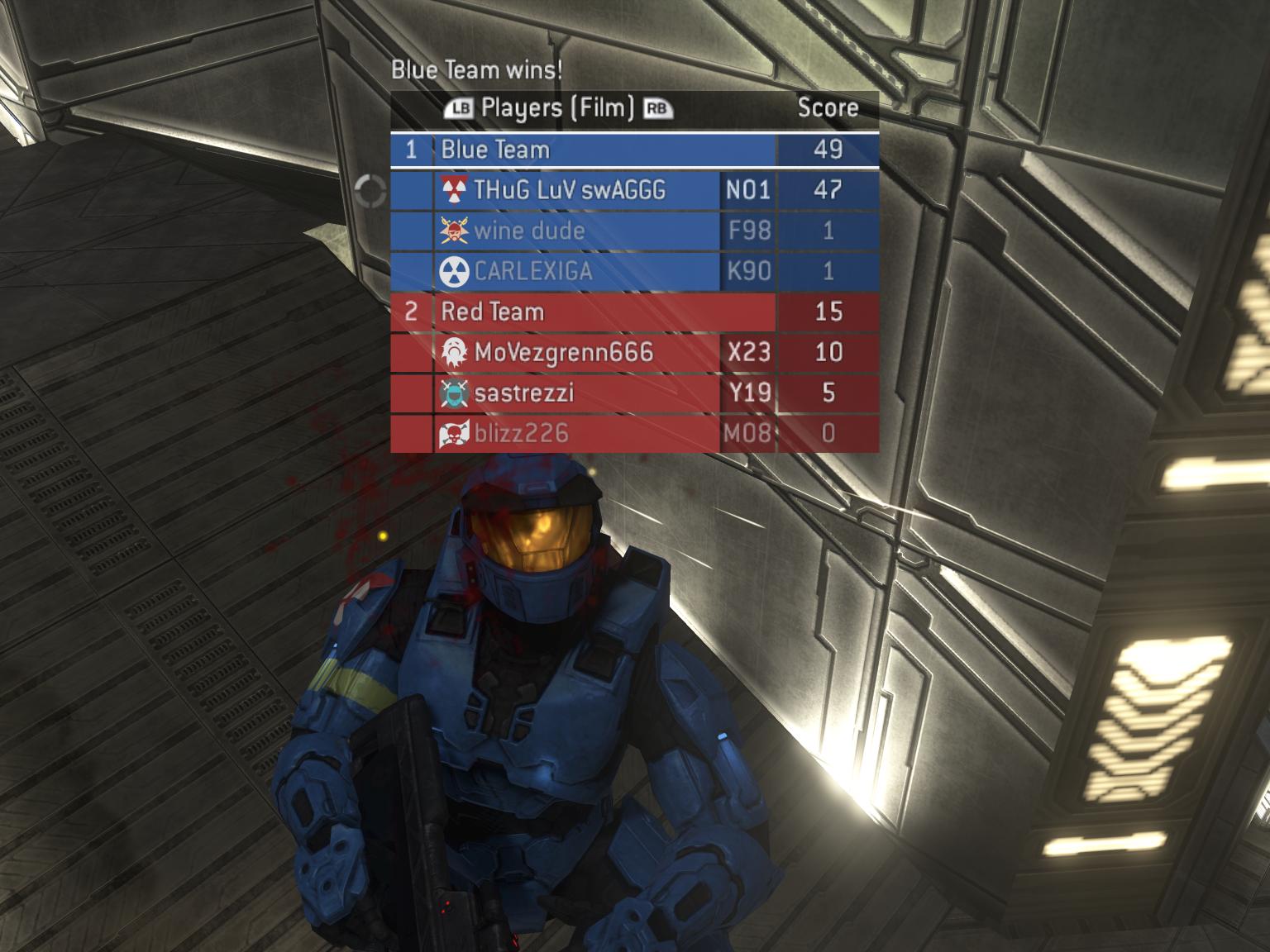Toggle selection of the Blue Team row

click(579, 150)
